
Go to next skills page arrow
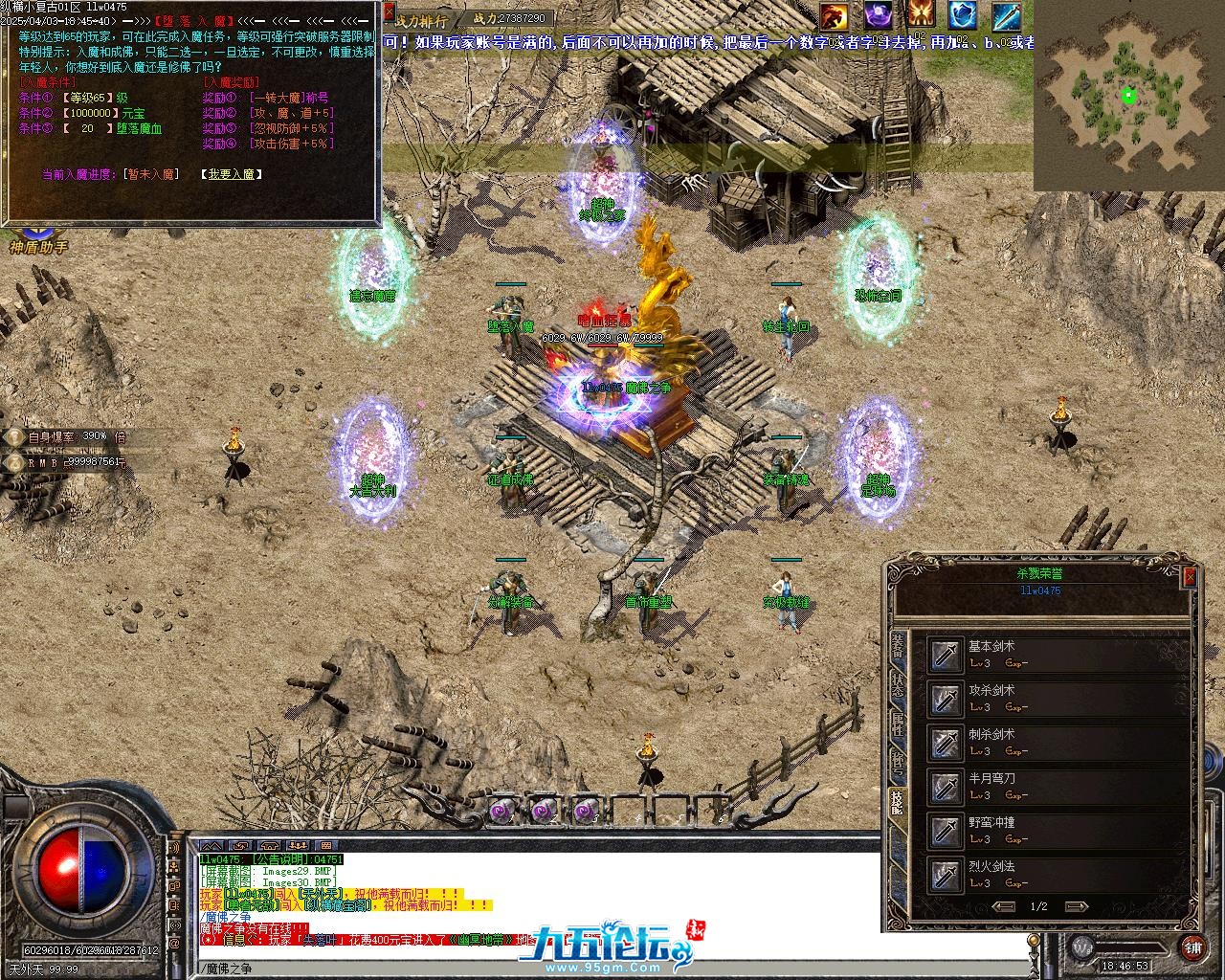coord(1076,906)
